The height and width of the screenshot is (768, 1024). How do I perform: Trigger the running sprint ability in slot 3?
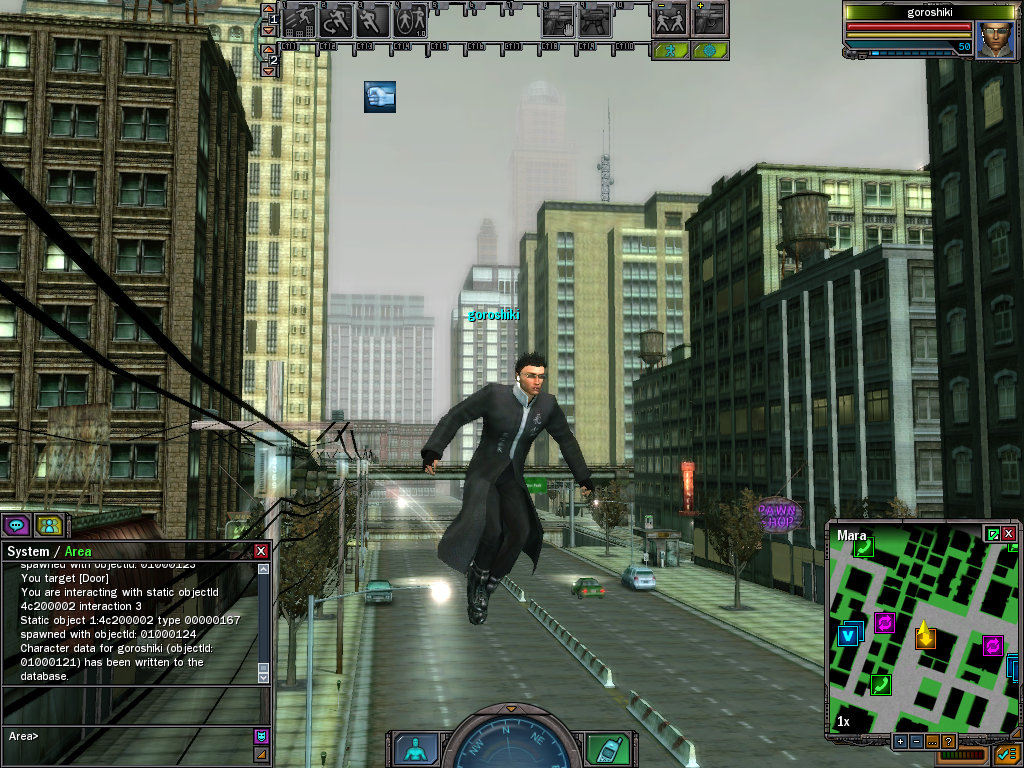click(373, 20)
